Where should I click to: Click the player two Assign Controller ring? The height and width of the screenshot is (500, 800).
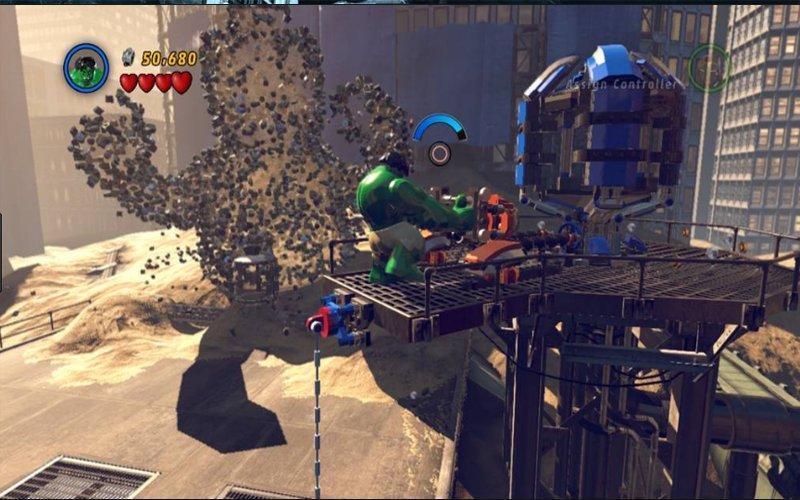pyautogui.click(x=709, y=69)
